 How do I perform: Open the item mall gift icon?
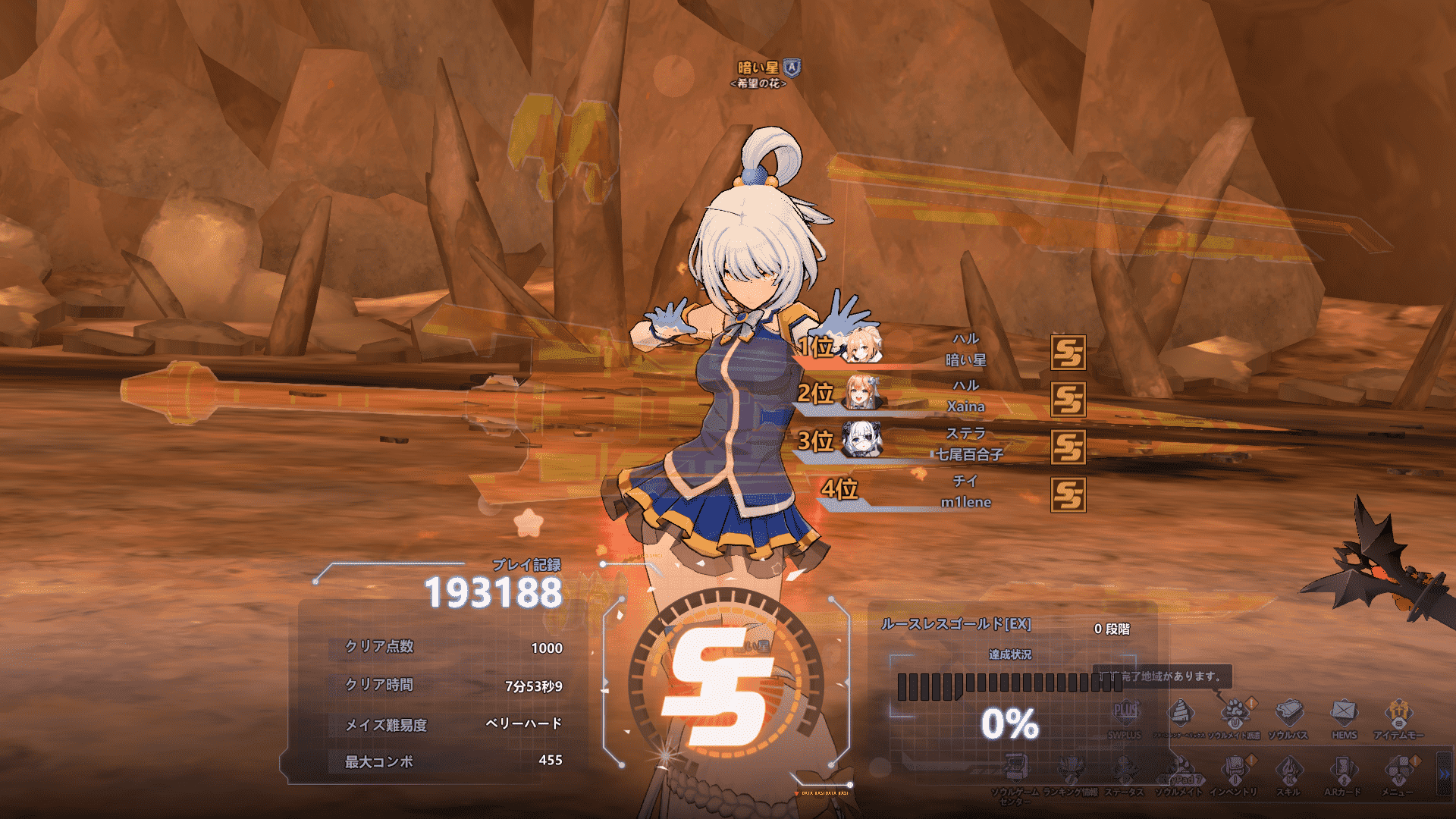click(x=1398, y=714)
